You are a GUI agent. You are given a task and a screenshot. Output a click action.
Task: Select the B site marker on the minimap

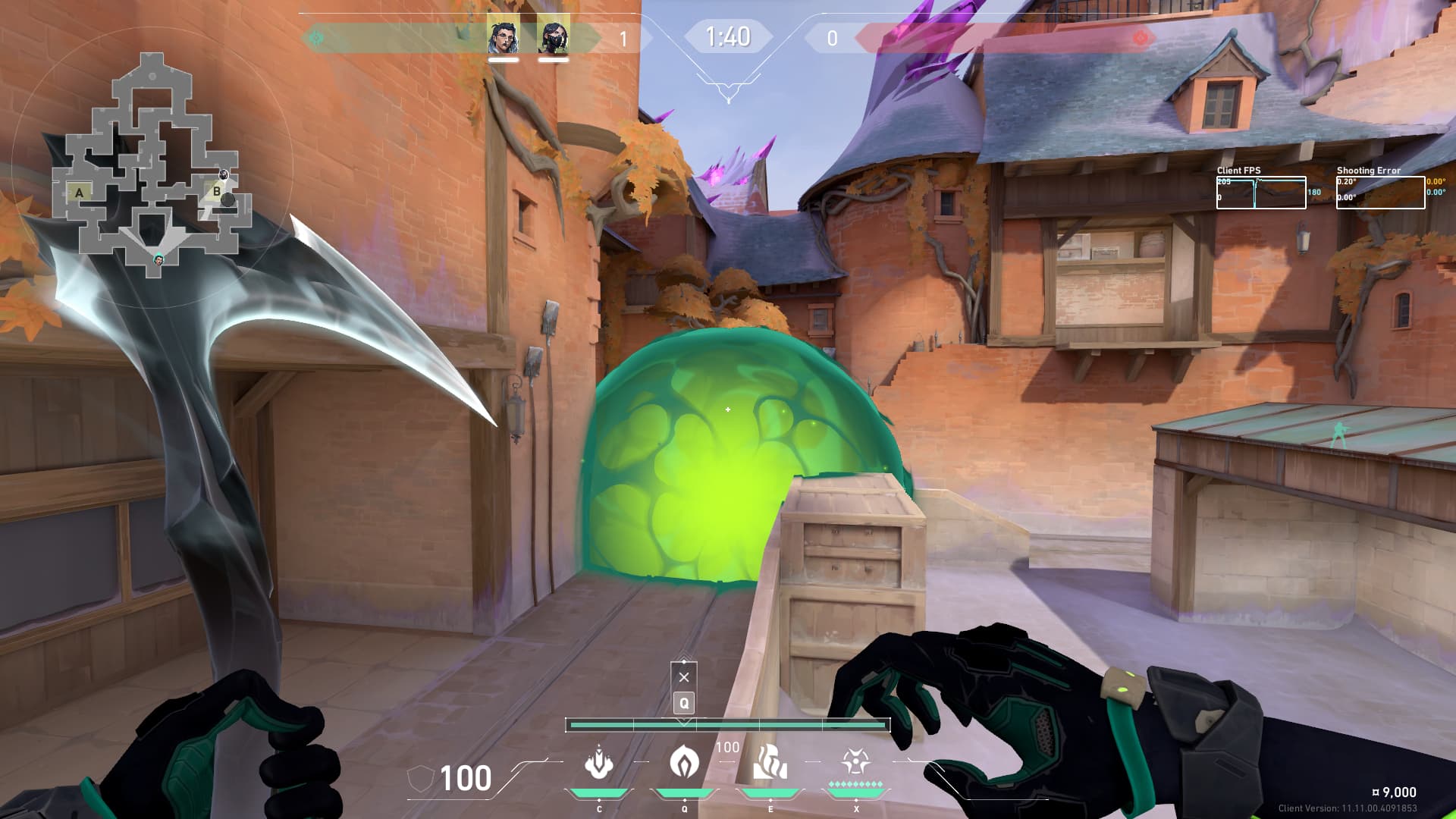pyautogui.click(x=216, y=191)
